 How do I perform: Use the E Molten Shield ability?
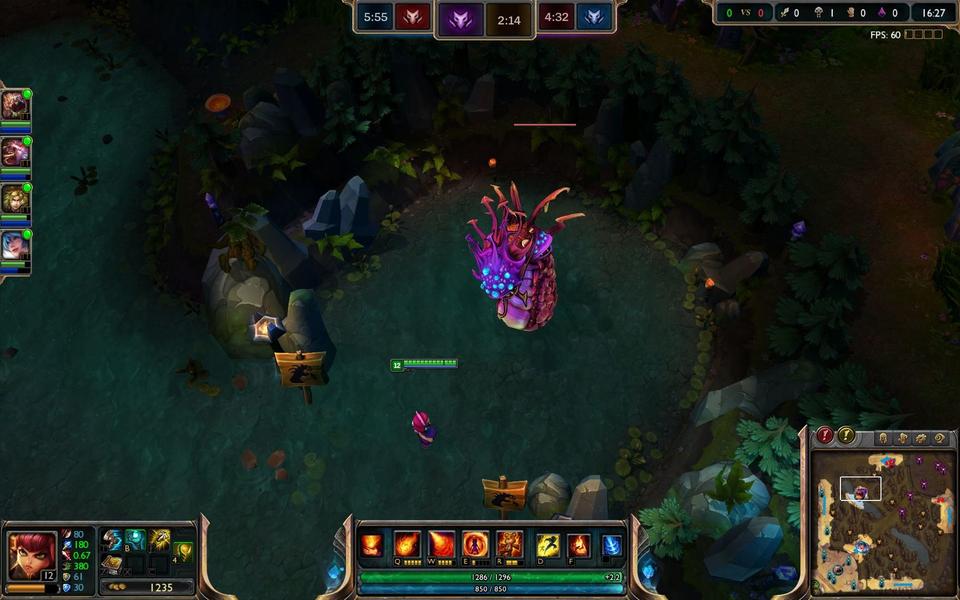click(x=476, y=545)
